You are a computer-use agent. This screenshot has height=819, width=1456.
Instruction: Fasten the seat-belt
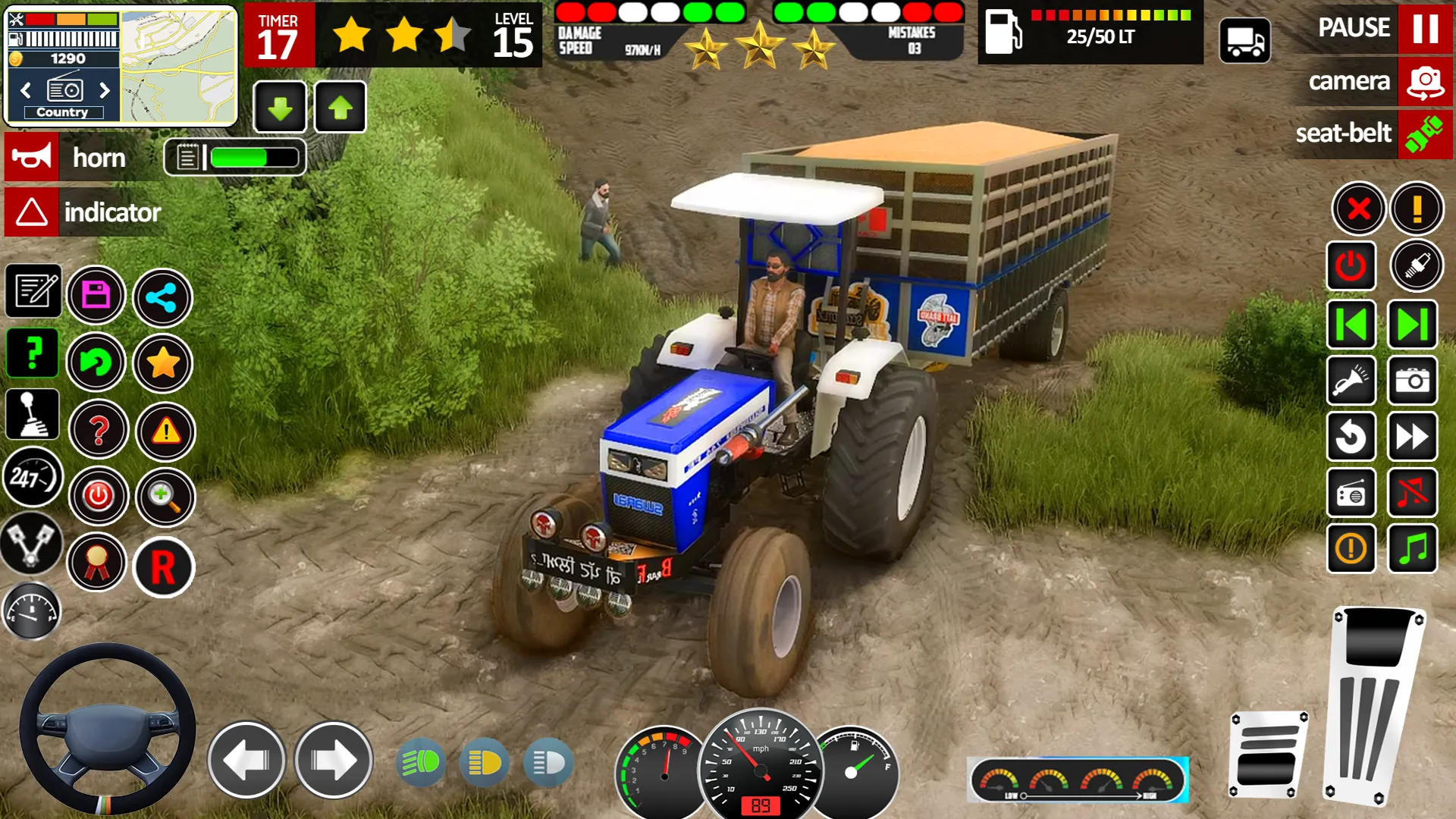coord(1424,134)
